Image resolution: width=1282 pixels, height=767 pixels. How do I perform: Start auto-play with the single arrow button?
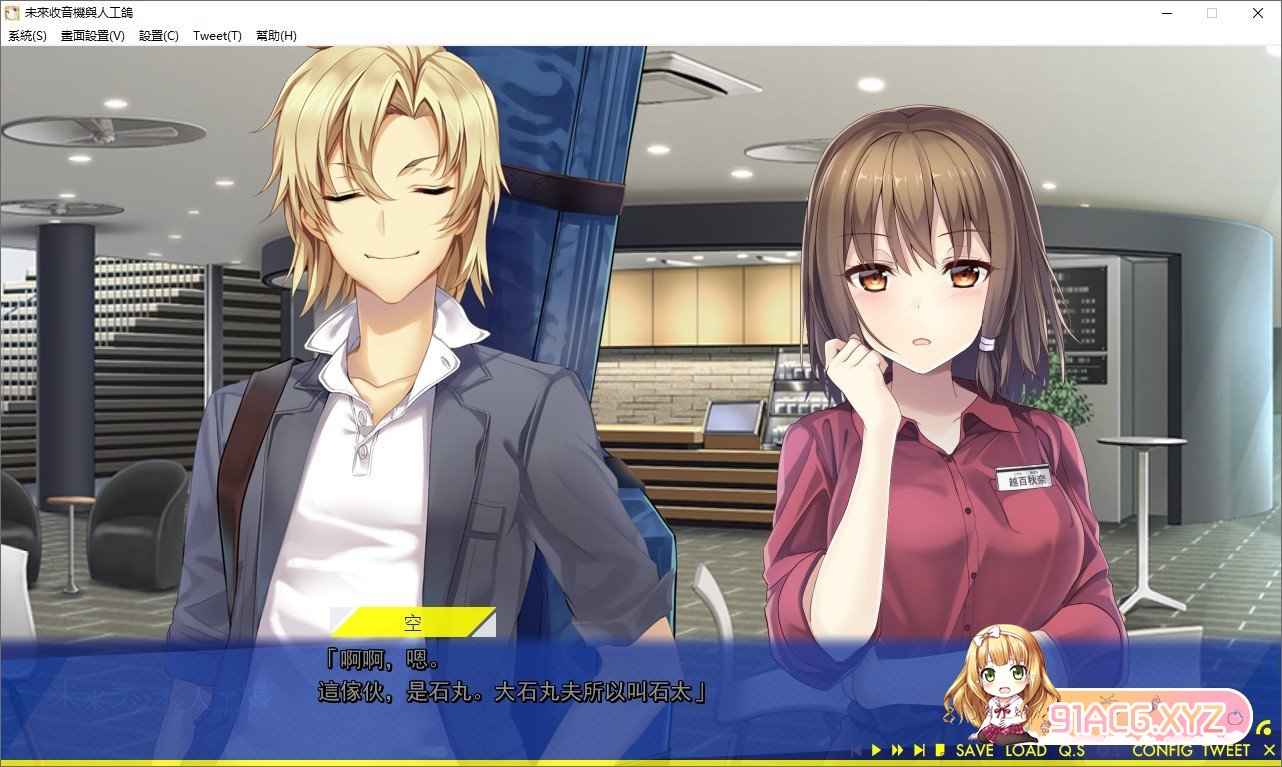pyautogui.click(x=876, y=750)
